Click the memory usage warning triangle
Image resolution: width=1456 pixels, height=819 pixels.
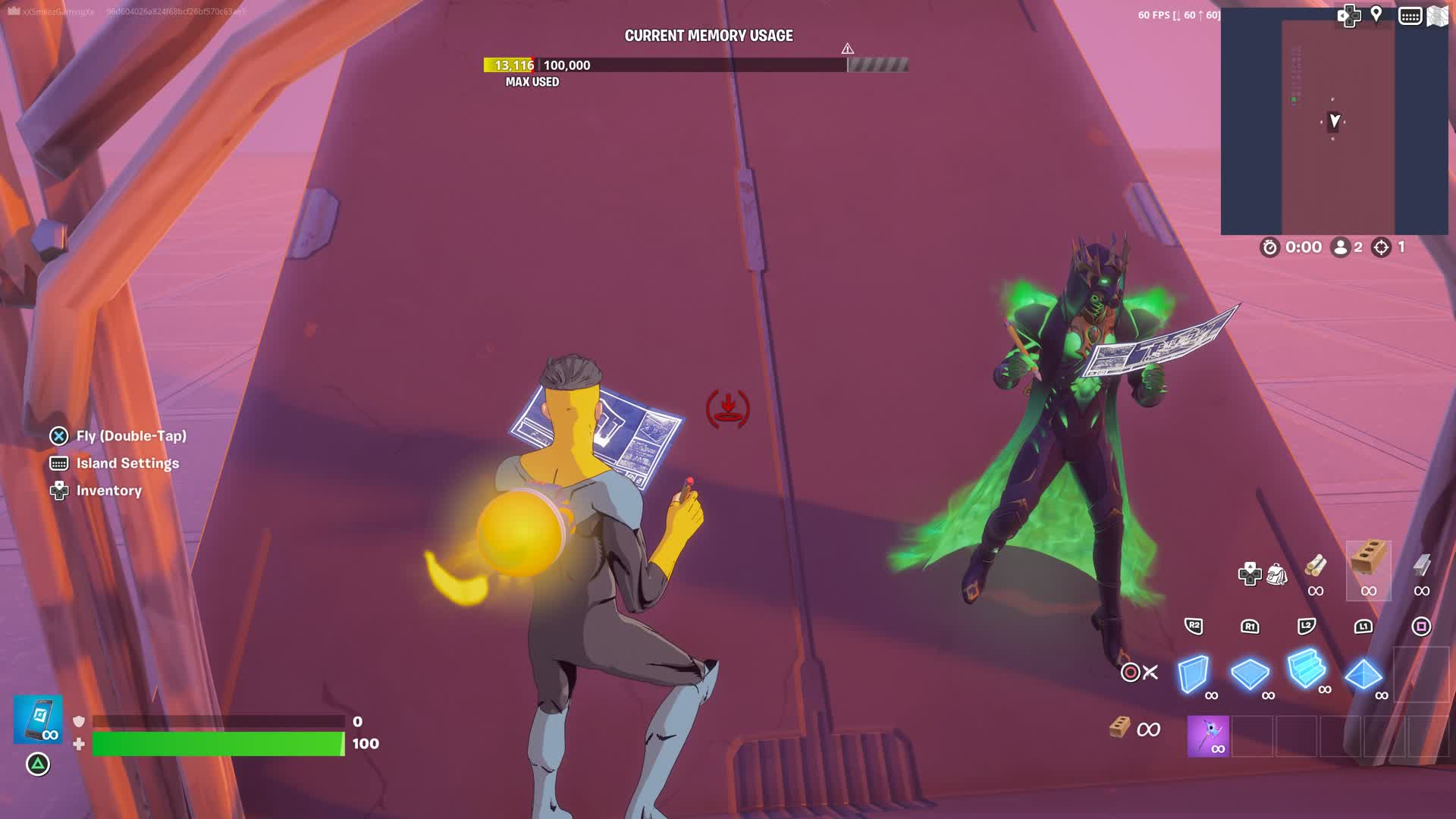pos(848,49)
